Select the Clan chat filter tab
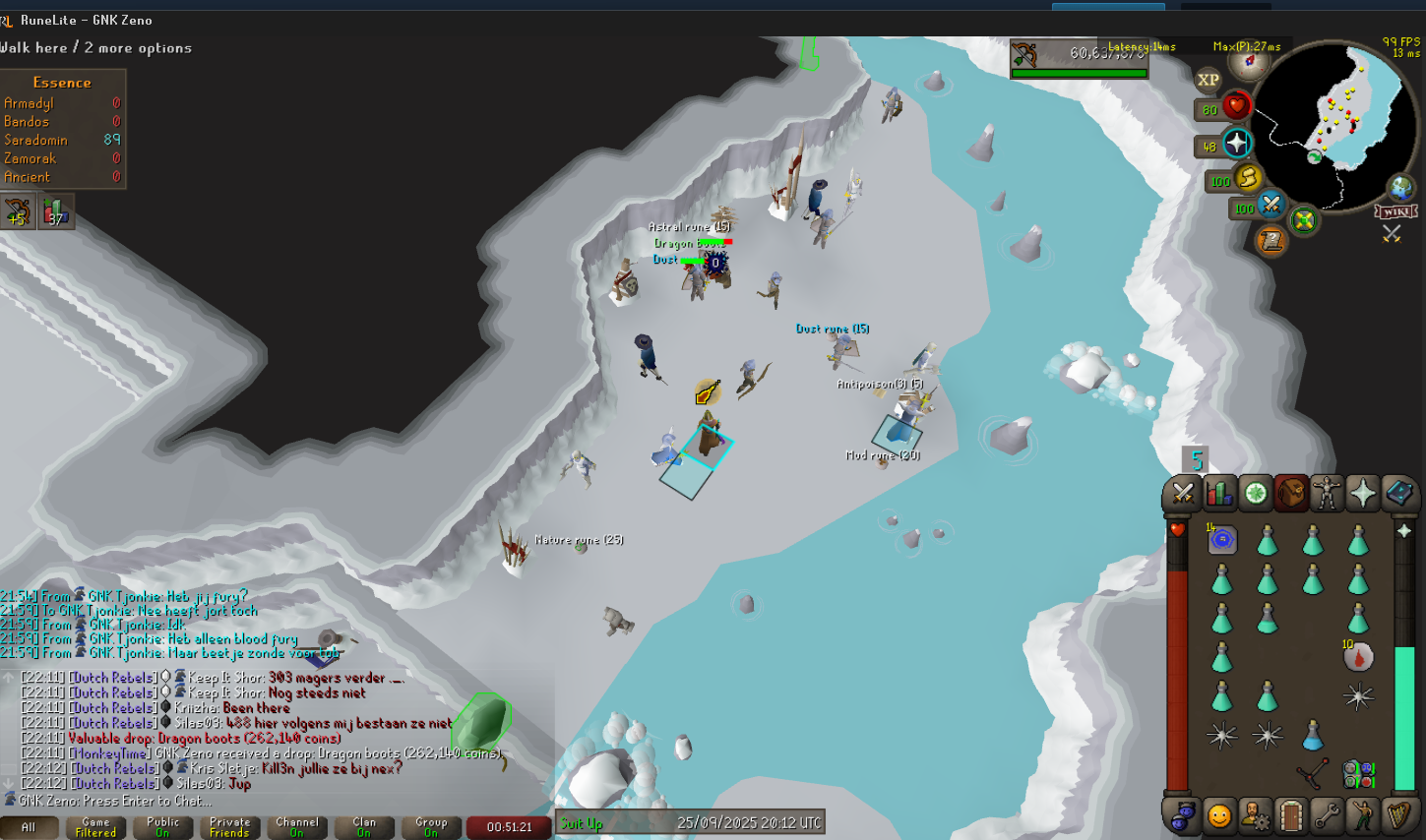 [x=364, y=827]
